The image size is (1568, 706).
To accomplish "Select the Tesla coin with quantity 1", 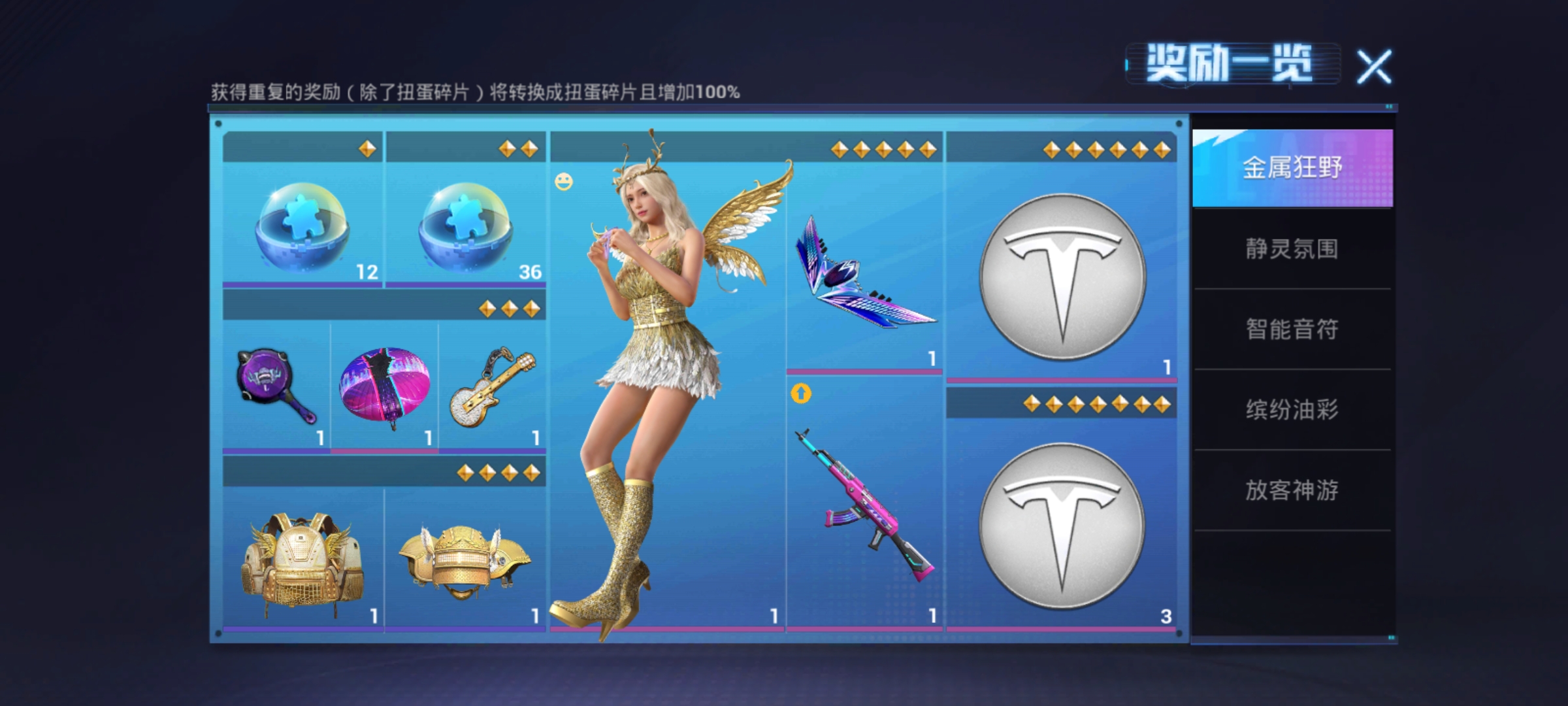I will click(x=1062, y=276).
